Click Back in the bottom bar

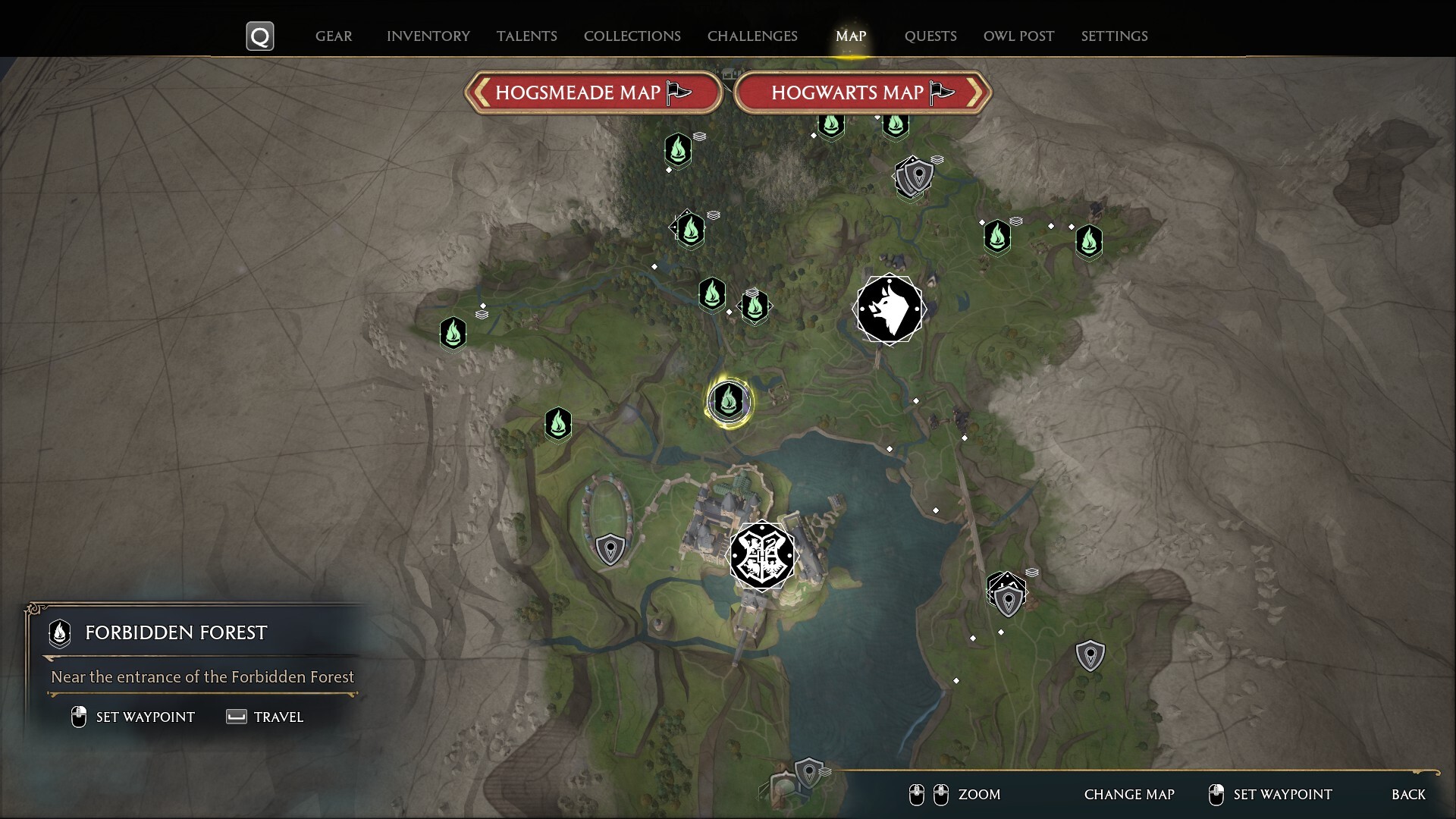point(1407,795)
